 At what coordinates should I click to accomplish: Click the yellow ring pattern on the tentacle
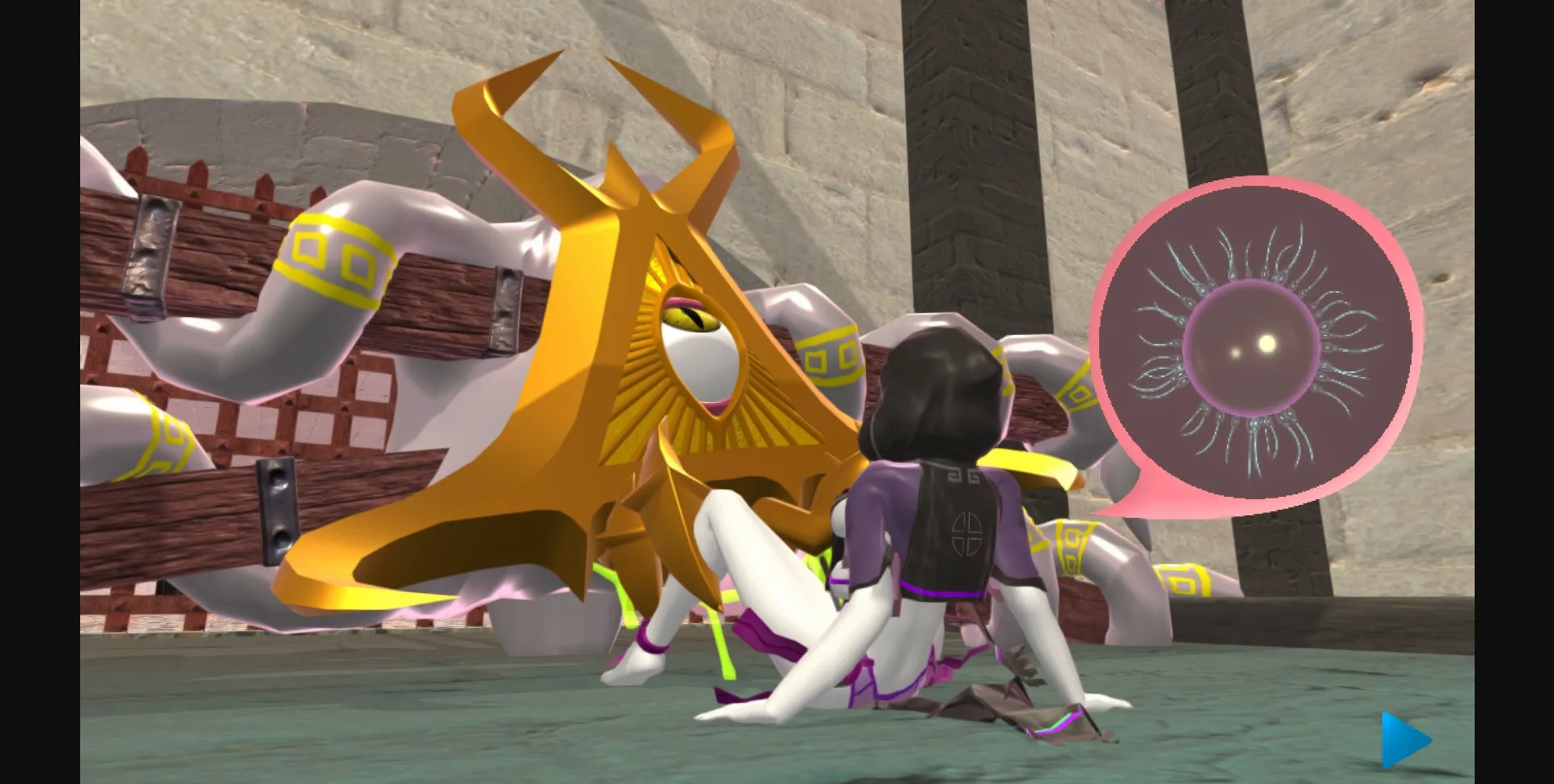tap(332, 251)
